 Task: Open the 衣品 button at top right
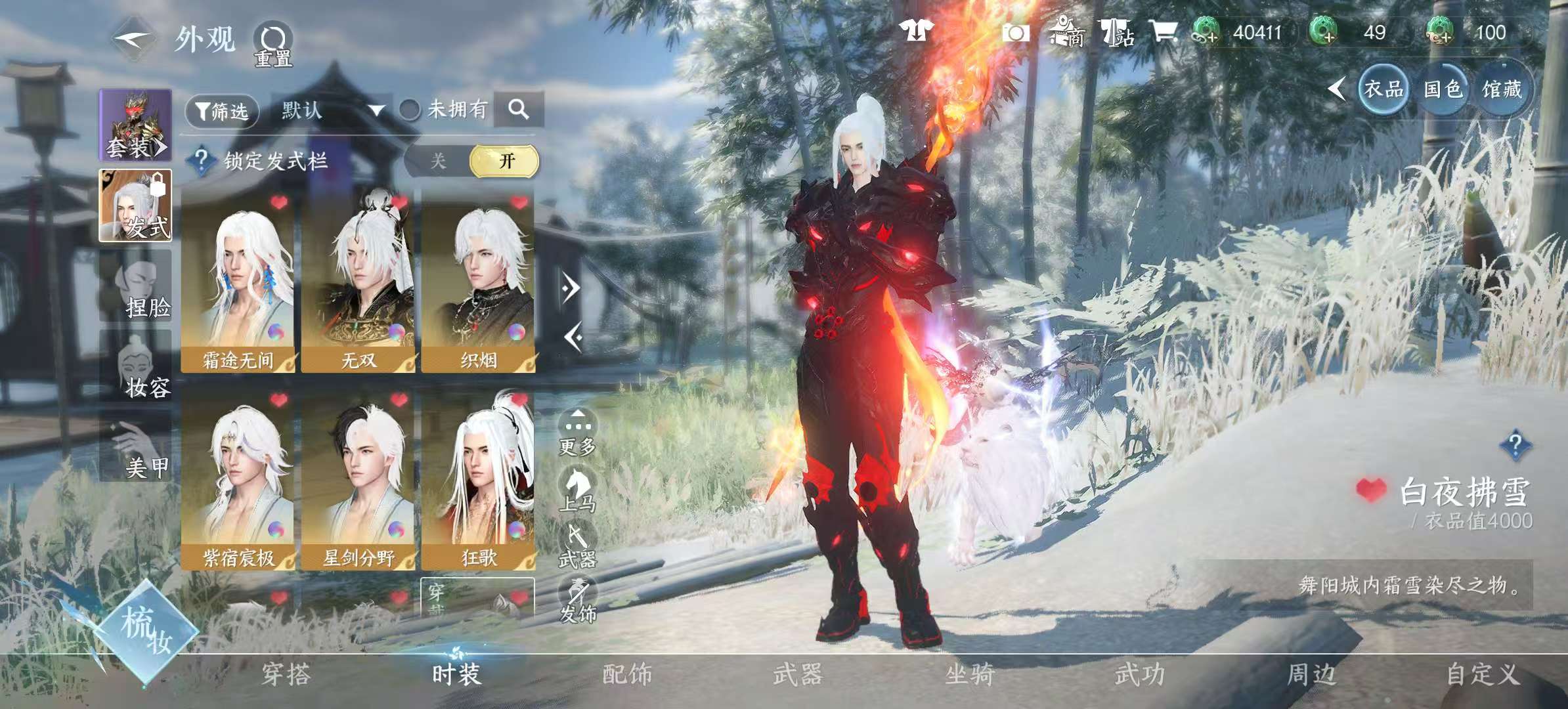coord(1383,89)
